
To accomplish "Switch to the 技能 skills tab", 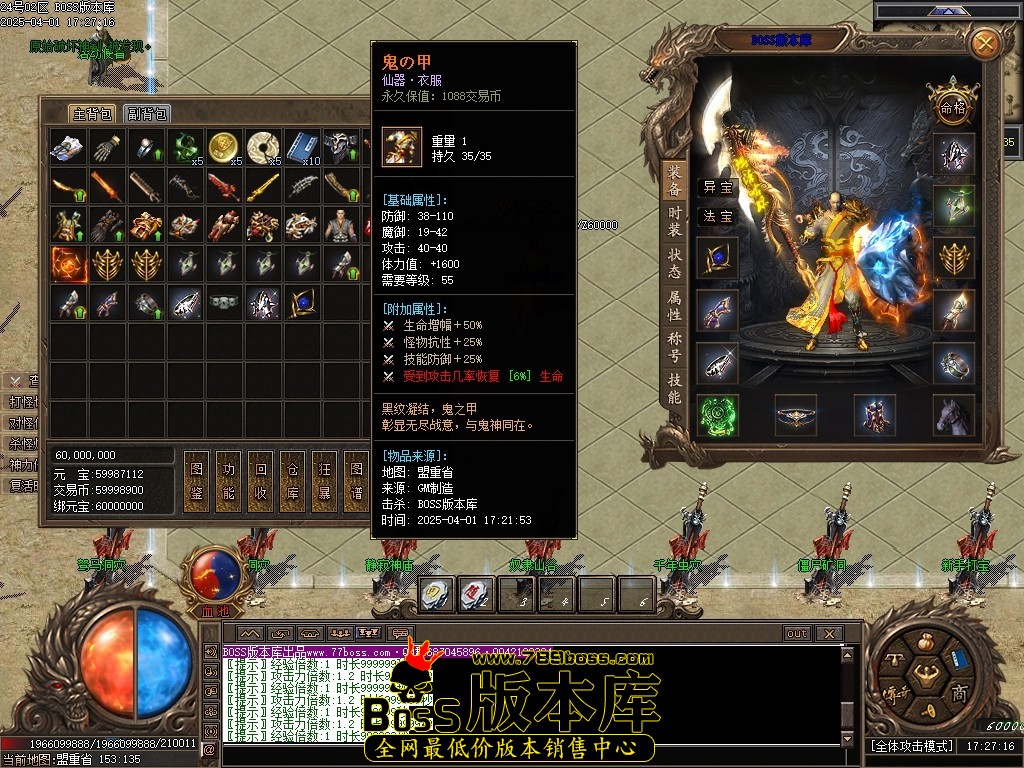I will tap(675, 388).
